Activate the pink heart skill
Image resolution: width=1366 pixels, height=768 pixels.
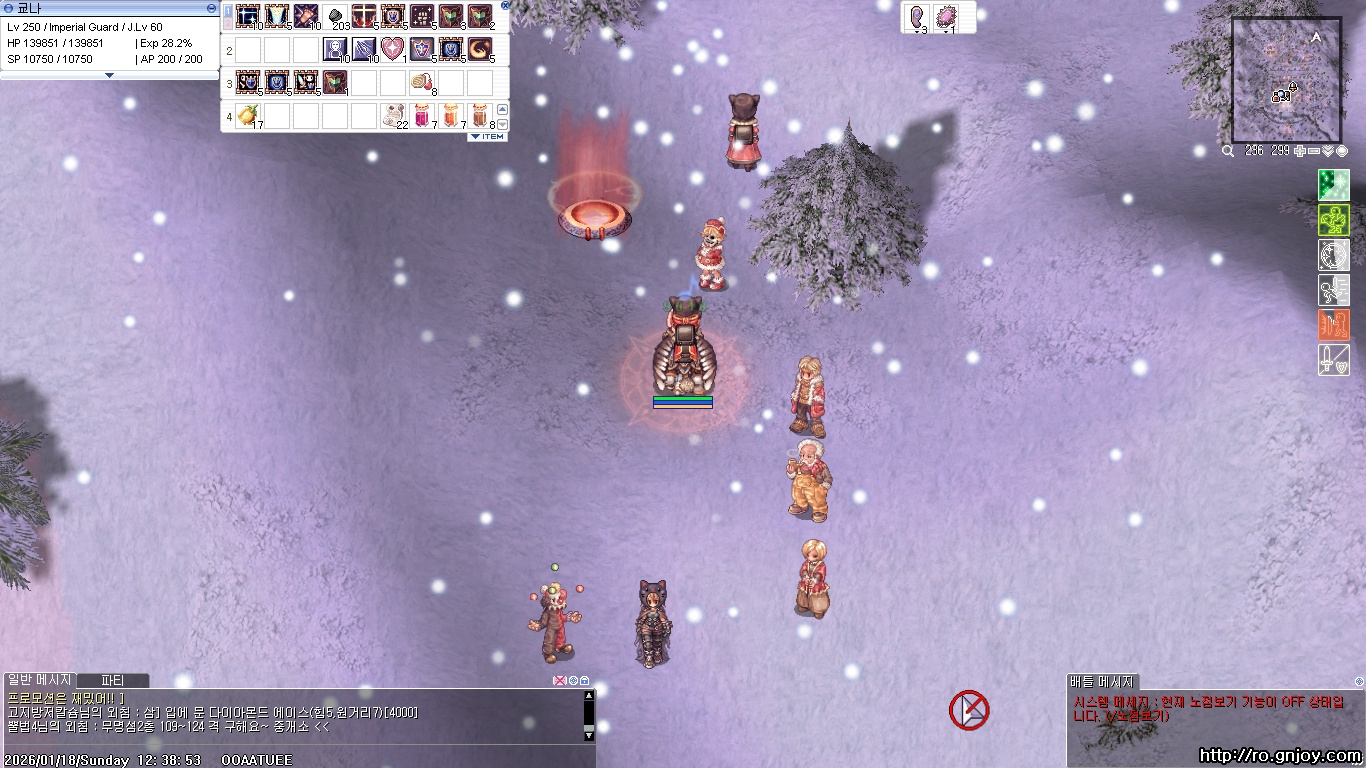click(393, 49)
